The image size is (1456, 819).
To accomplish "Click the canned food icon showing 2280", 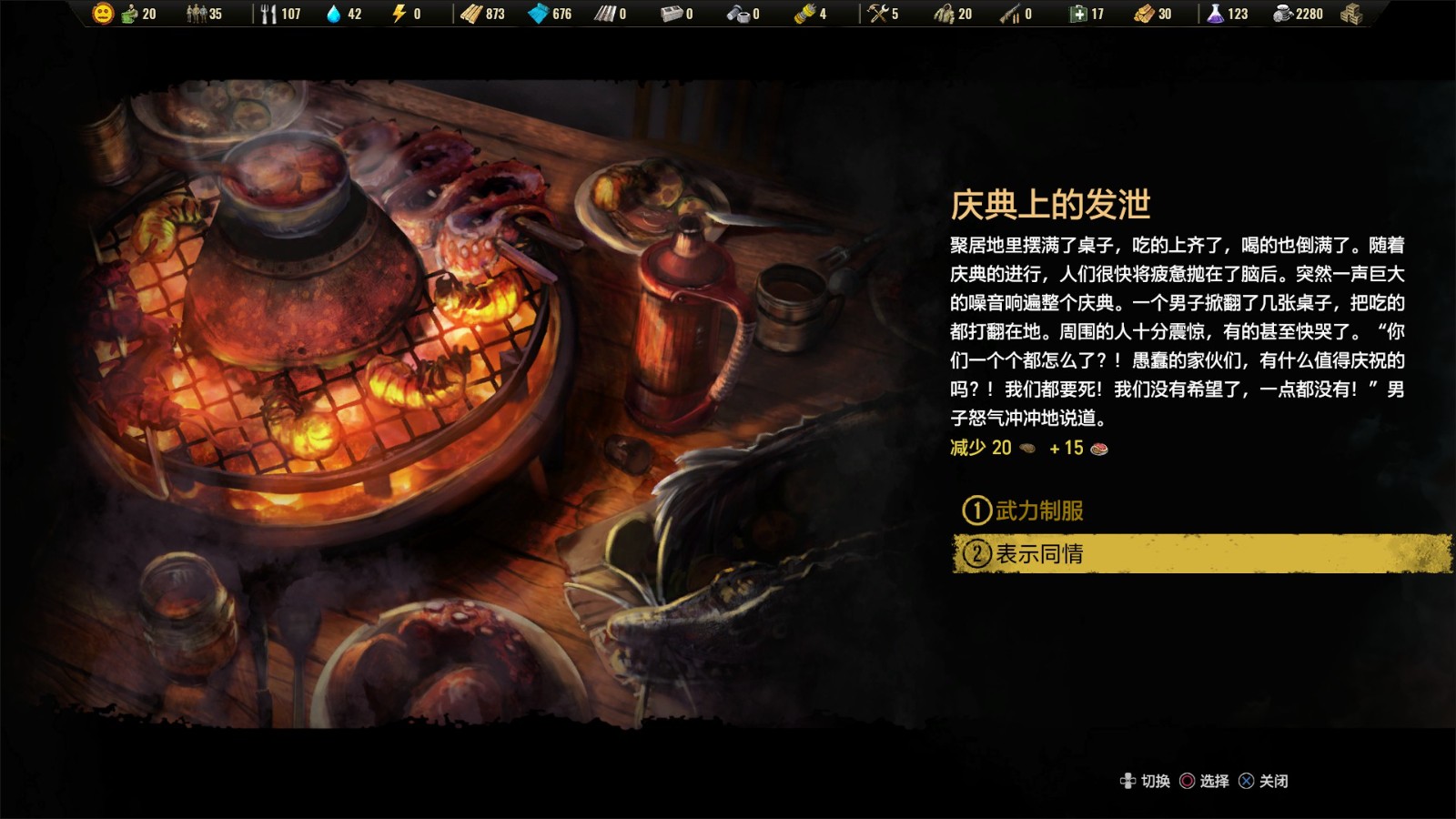I will 1282,14.
